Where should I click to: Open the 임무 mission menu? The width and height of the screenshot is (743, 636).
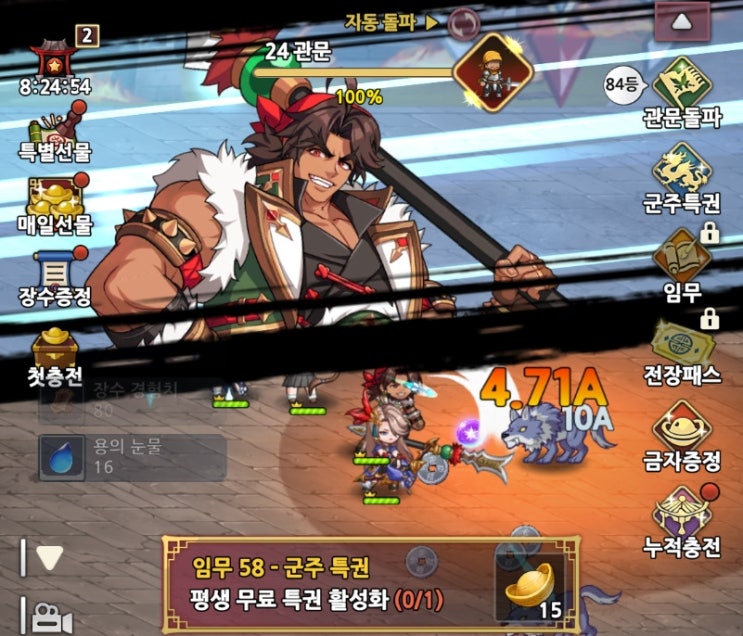(x=682, y=260)
